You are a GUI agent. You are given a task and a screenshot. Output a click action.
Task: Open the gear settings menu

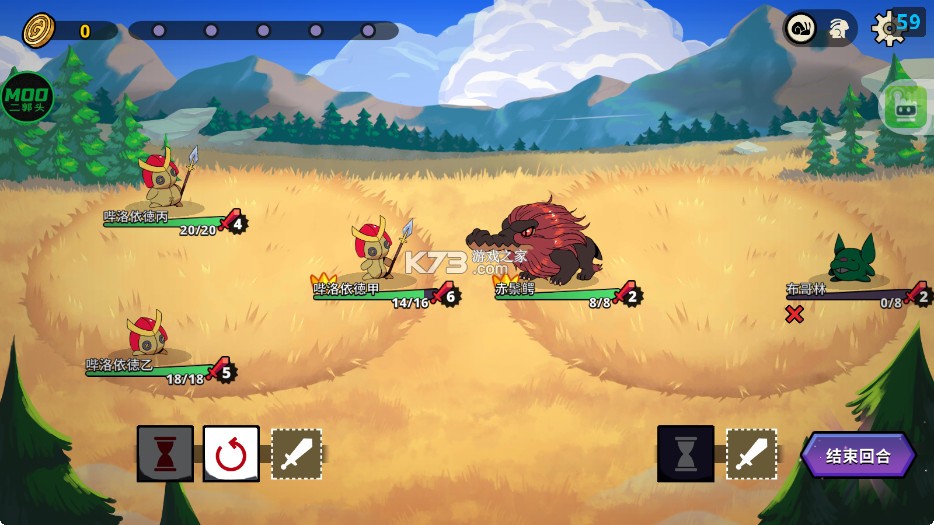[x=888, y=28]
